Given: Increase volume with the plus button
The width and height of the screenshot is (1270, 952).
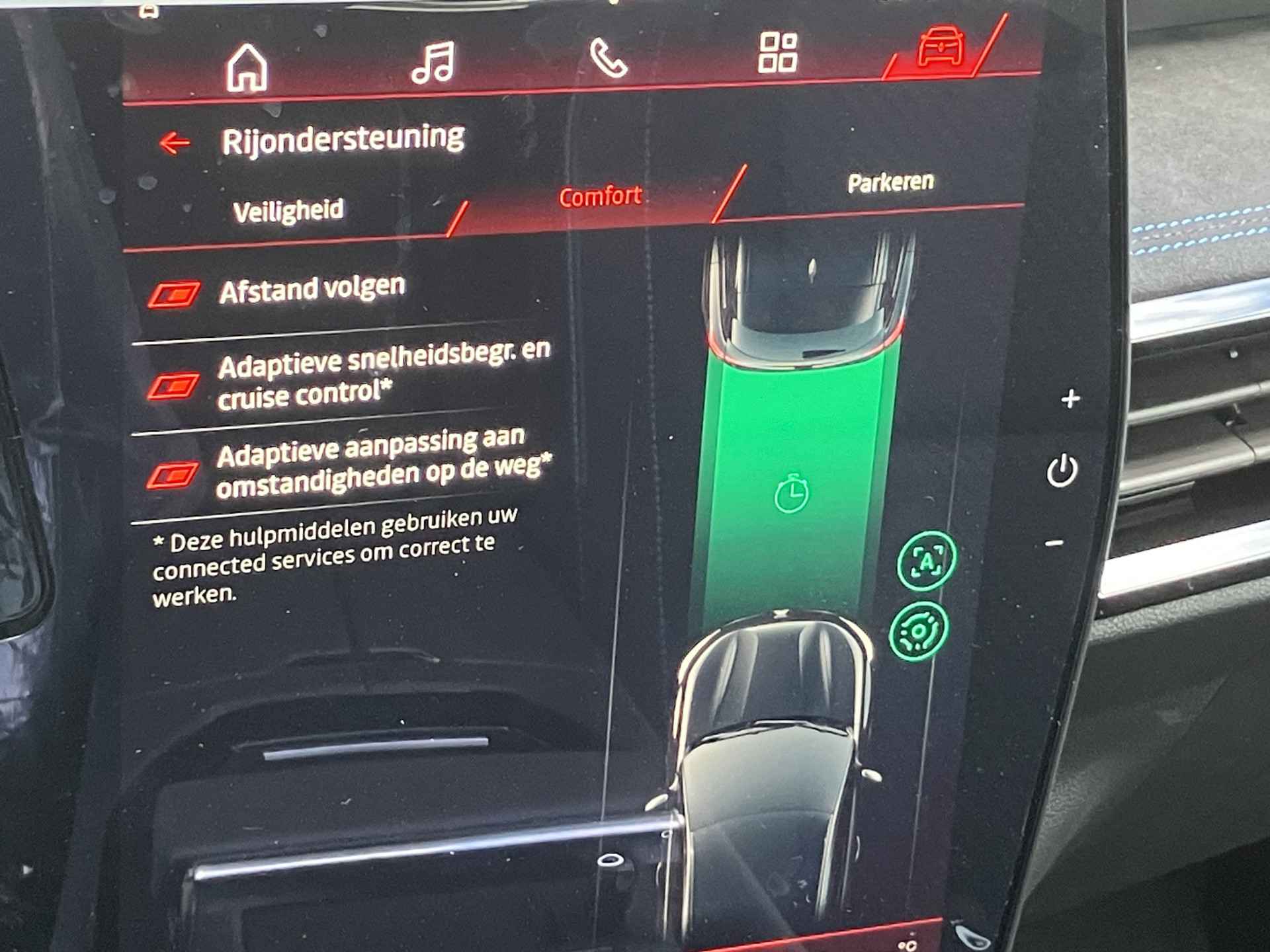Looking at the screenshot, I should (1070, 399).
